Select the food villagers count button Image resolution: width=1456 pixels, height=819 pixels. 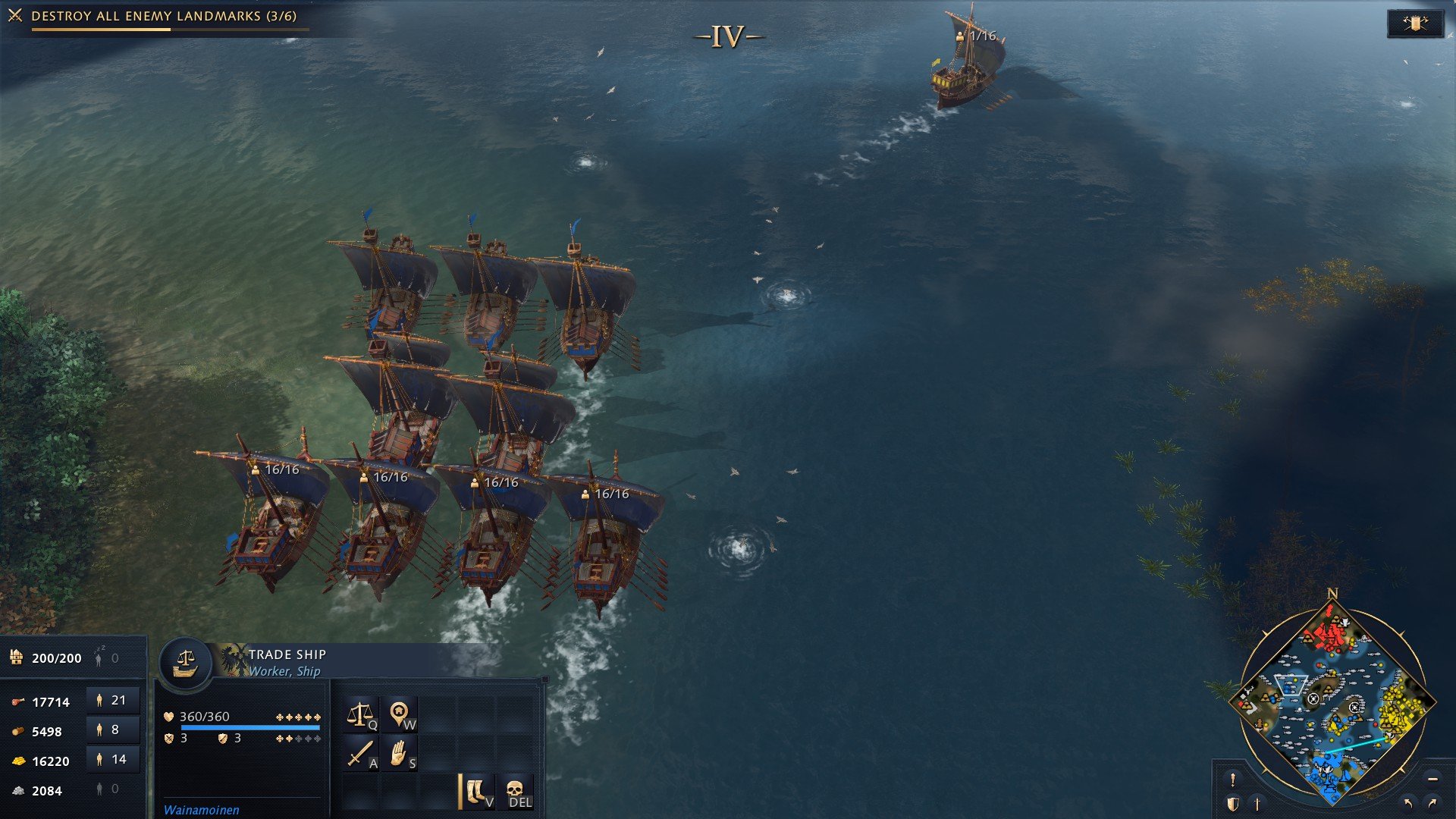[112, 701]
